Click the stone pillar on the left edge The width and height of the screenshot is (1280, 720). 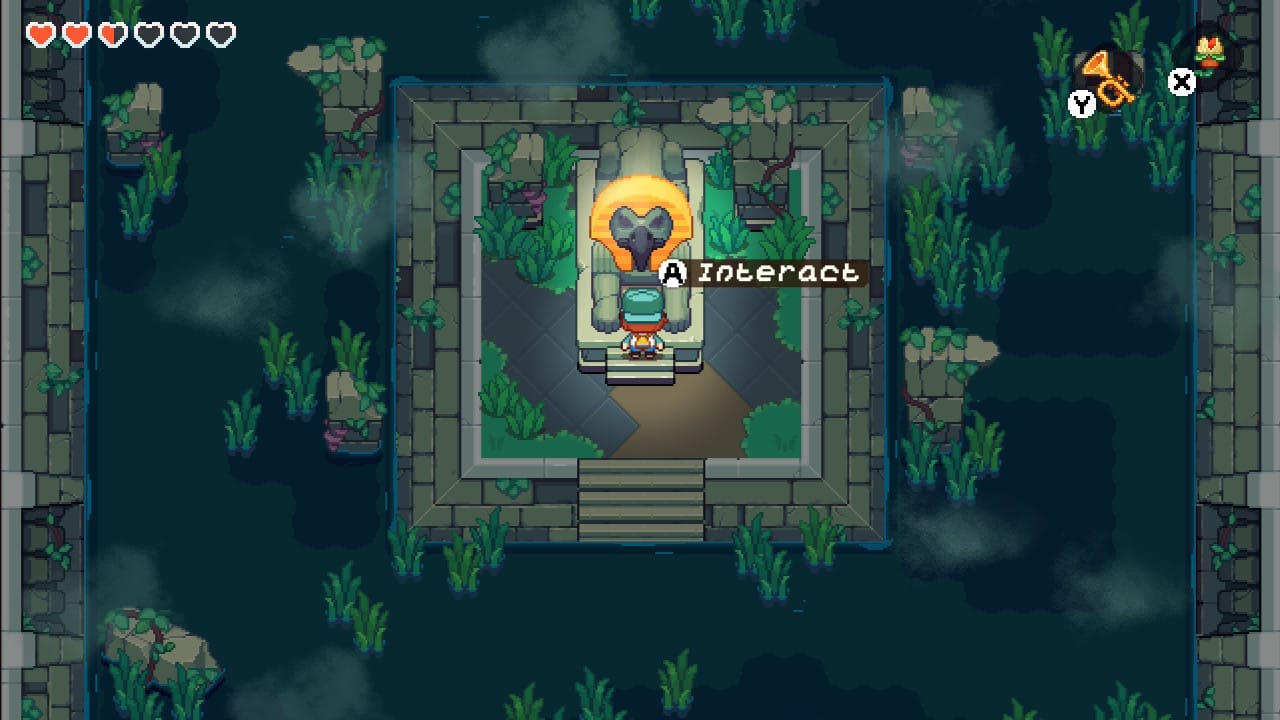pos(15,300)
